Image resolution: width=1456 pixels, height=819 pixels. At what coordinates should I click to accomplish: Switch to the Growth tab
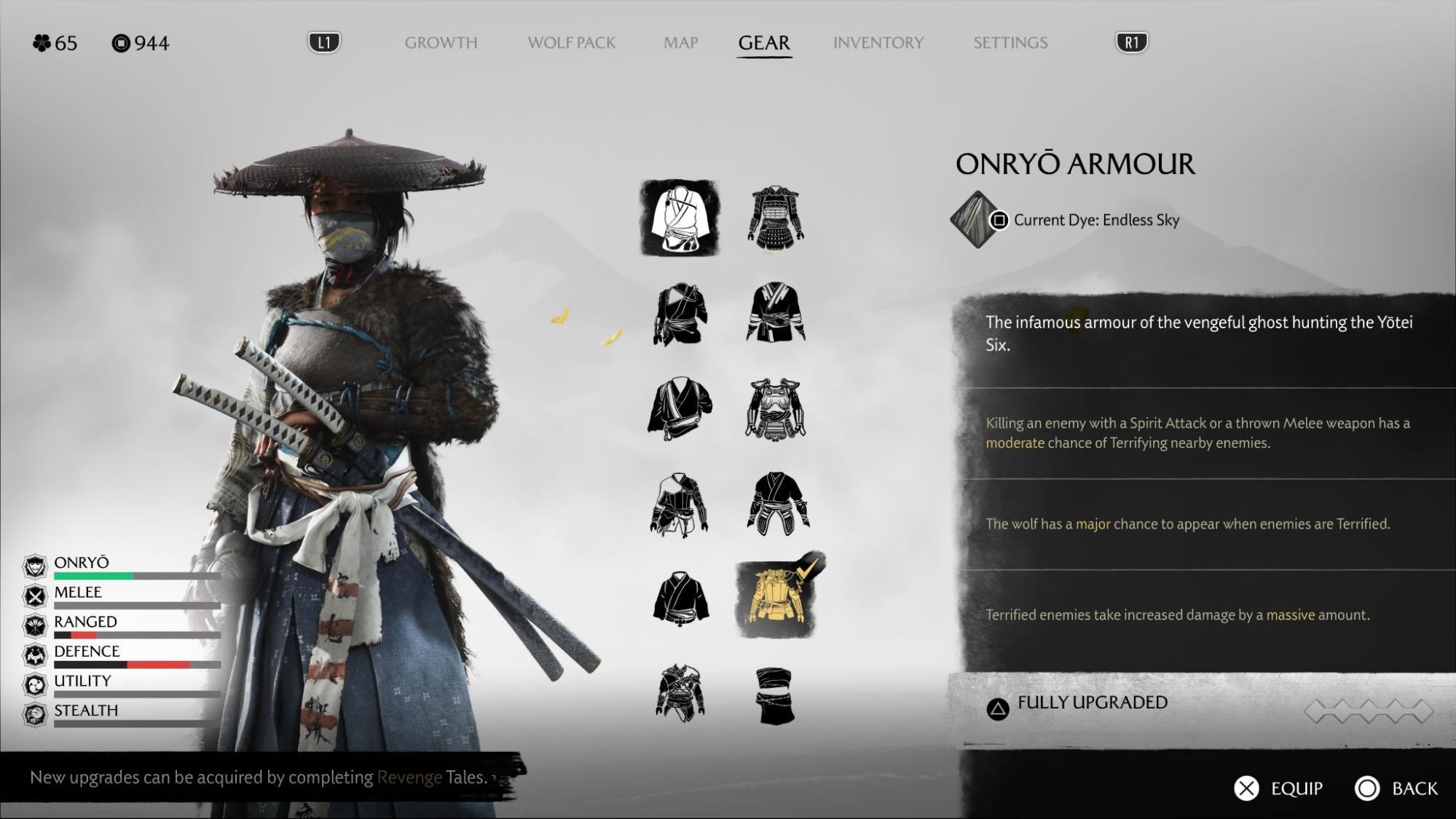click(x=441, y=43)
